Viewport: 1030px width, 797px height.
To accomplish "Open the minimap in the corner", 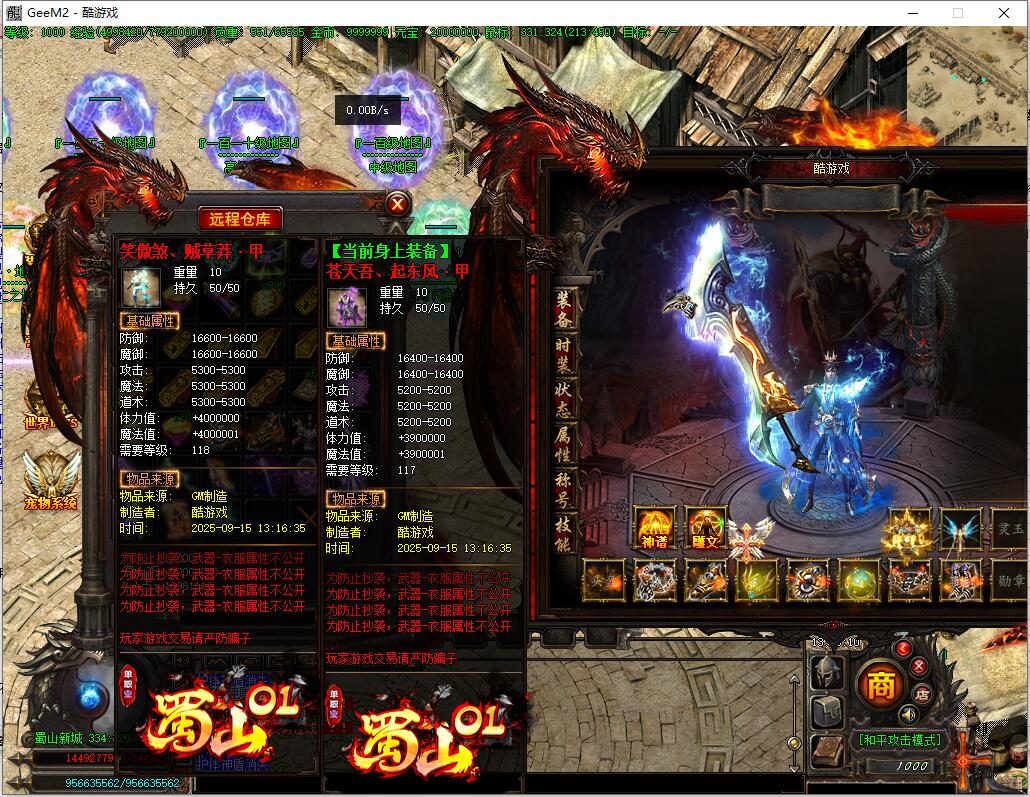I will click(x=967, y=68).
